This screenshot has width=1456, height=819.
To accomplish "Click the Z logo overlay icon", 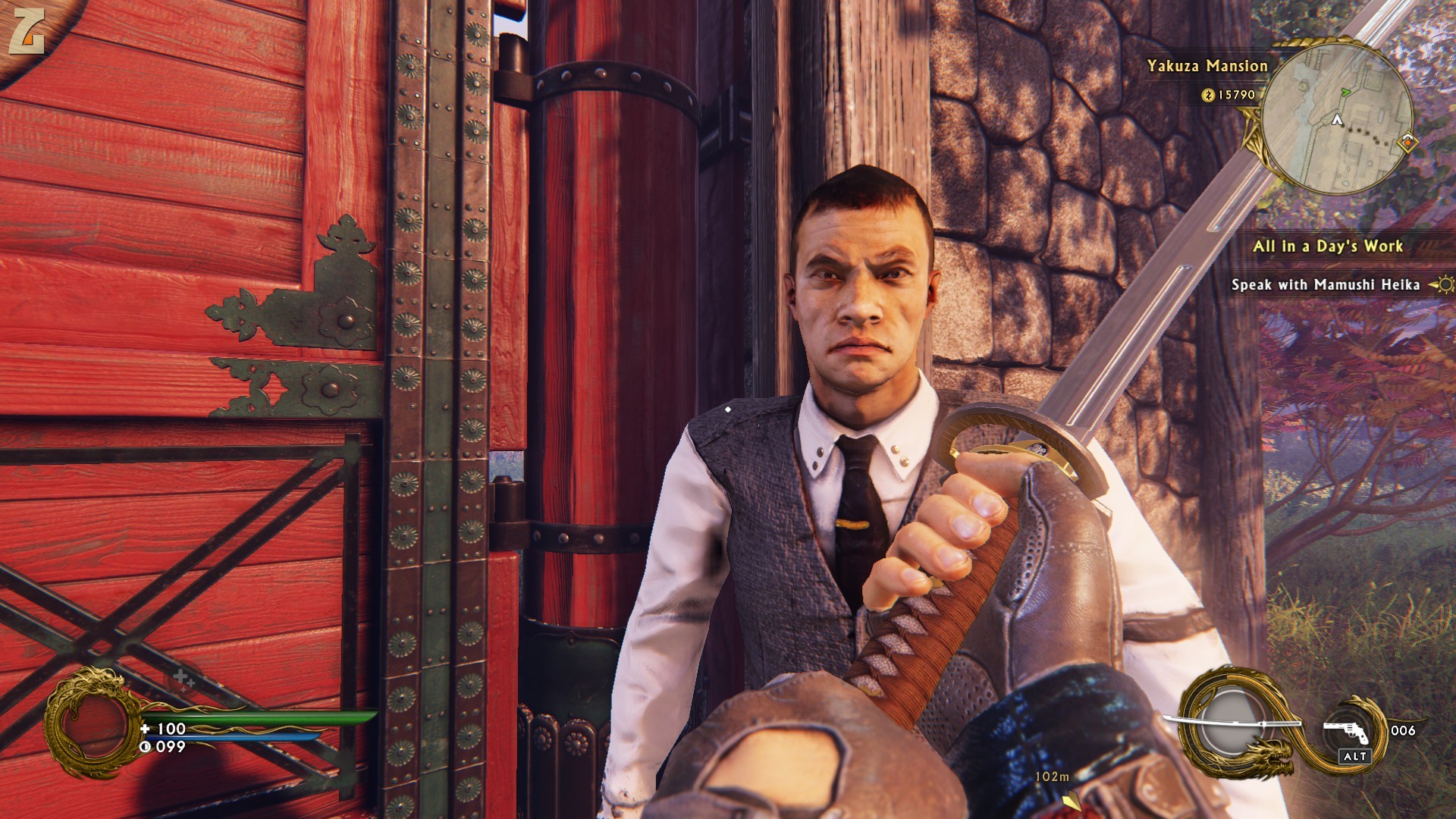I will click(x=27, y=30).
